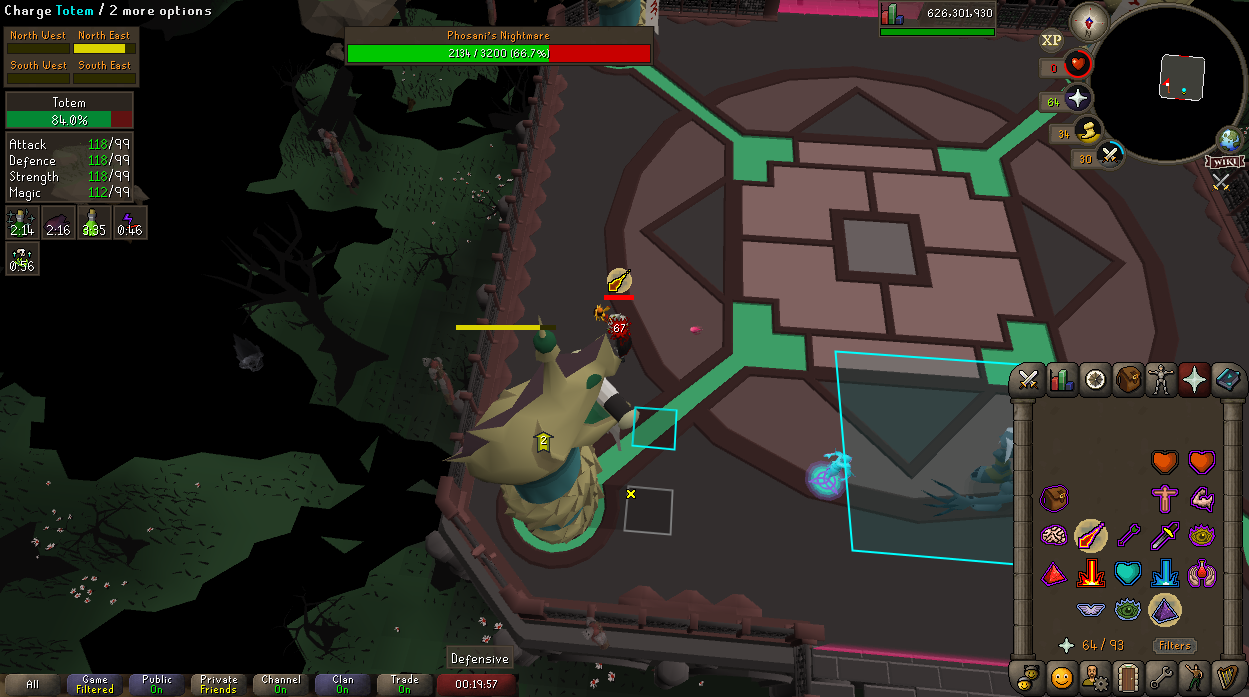
Task: Open the world map globe
Action: (1231, 139)
